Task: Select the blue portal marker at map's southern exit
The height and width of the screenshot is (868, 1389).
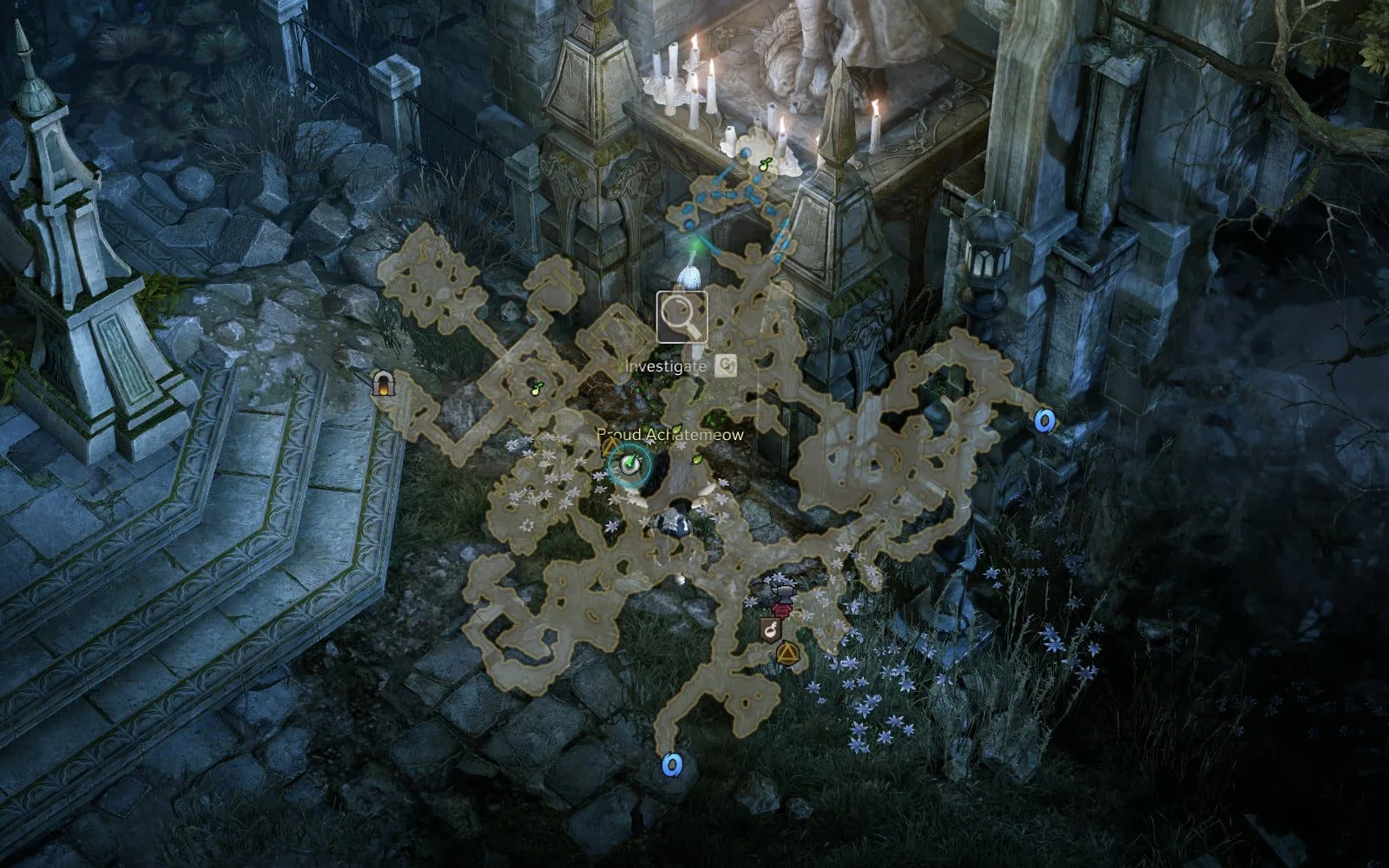Action: pos(672,765)
